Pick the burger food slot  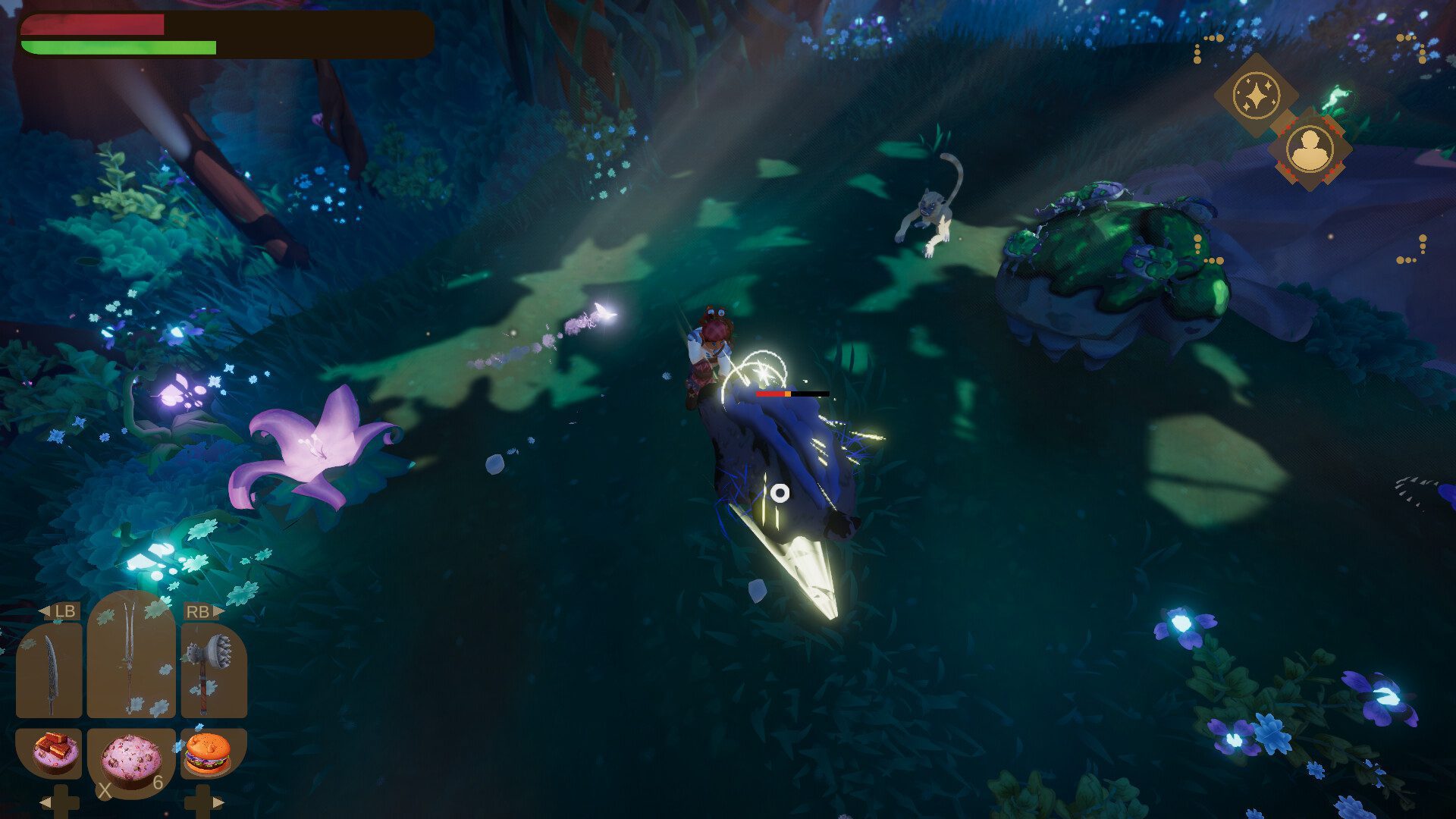click(207, 752)
